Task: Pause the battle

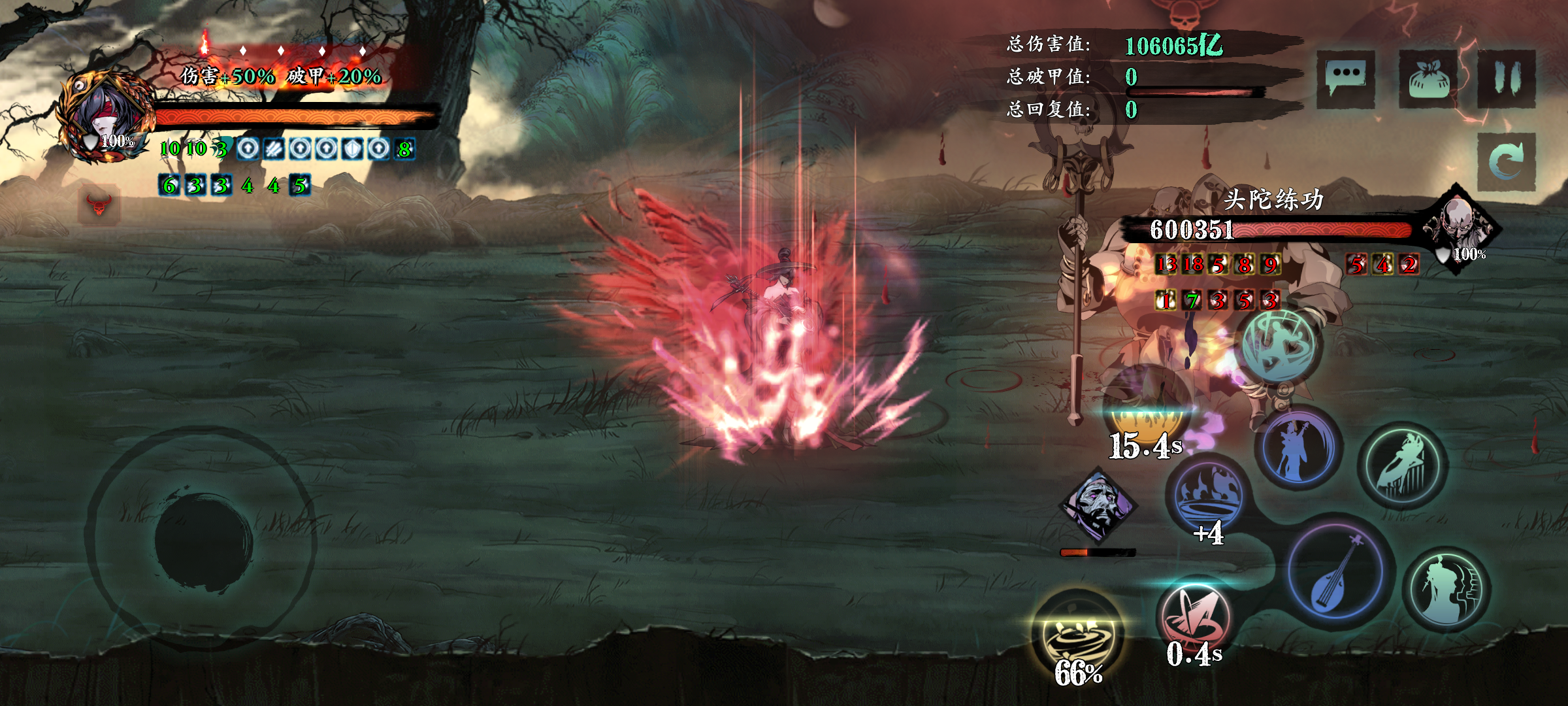Action: pyautogui.click(x=1507, y=78)
